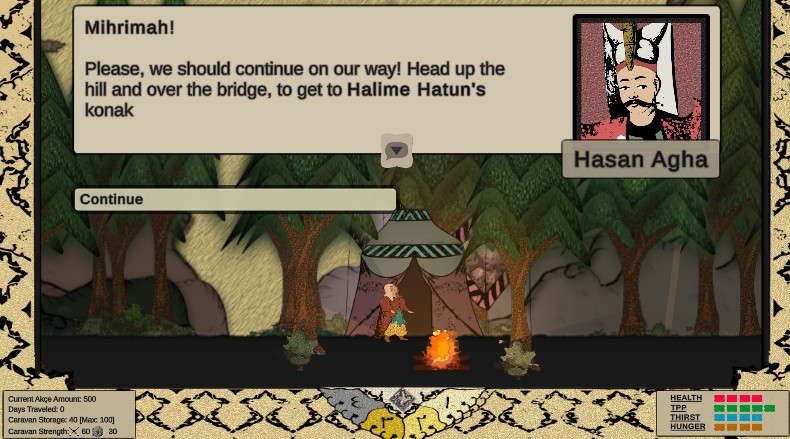
Task: Choose the Continue dialogue option
Action: coord(235,199)
